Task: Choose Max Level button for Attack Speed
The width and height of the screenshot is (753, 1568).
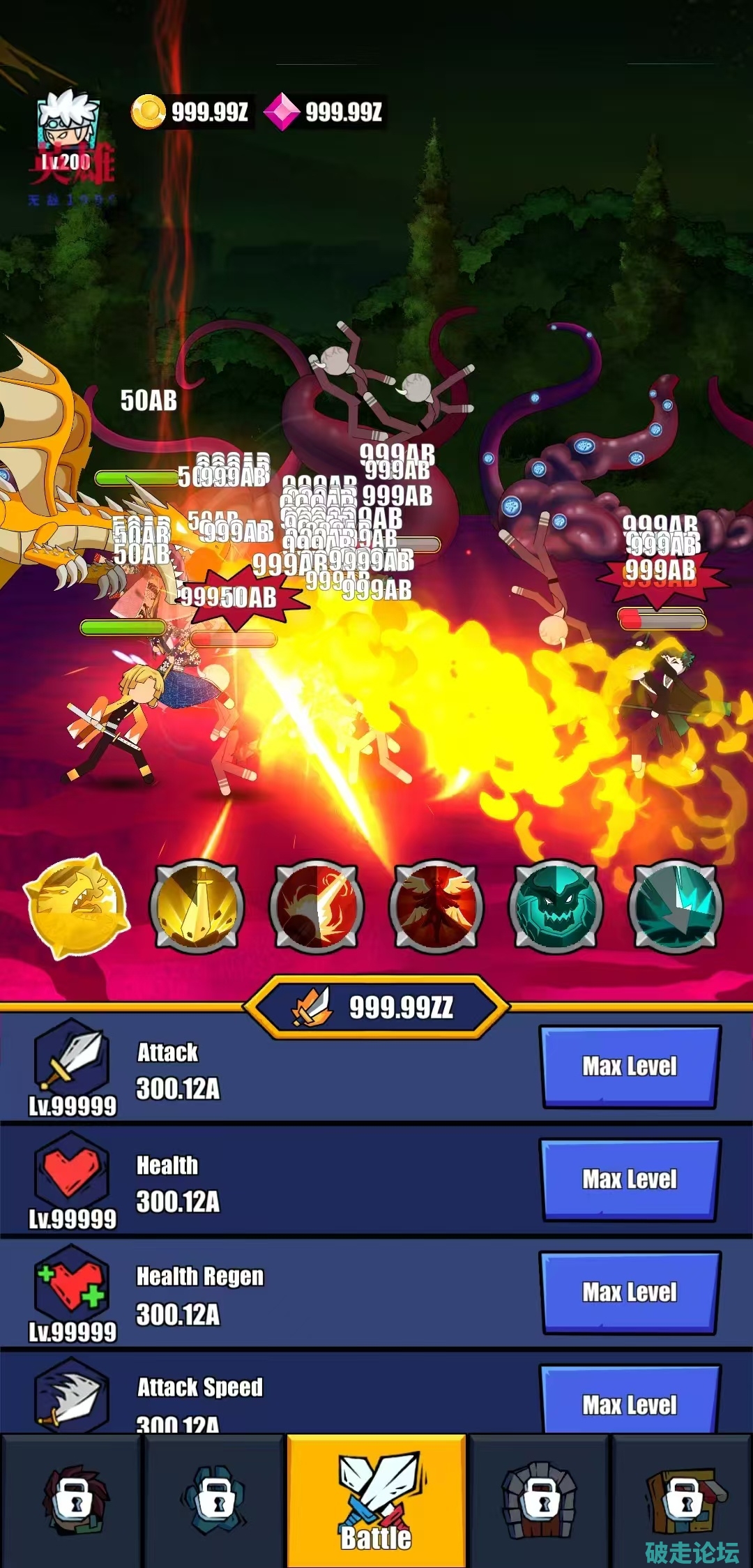Action: coord(630,1402)
